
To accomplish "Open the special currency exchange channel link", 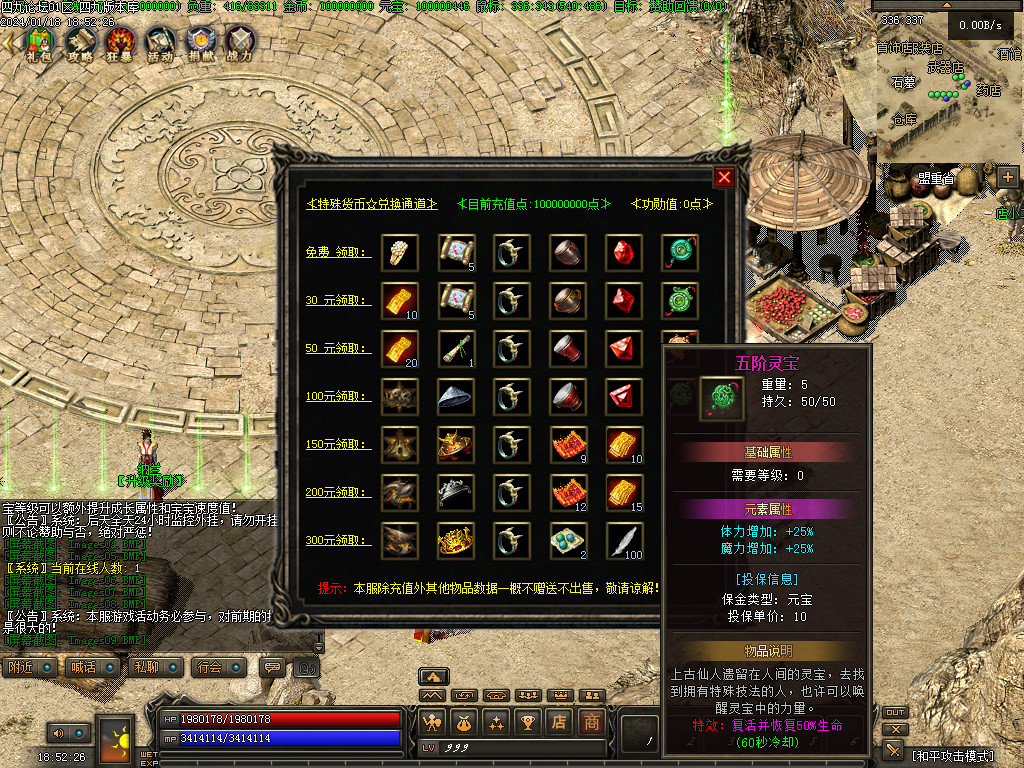I will pos(371,204).
